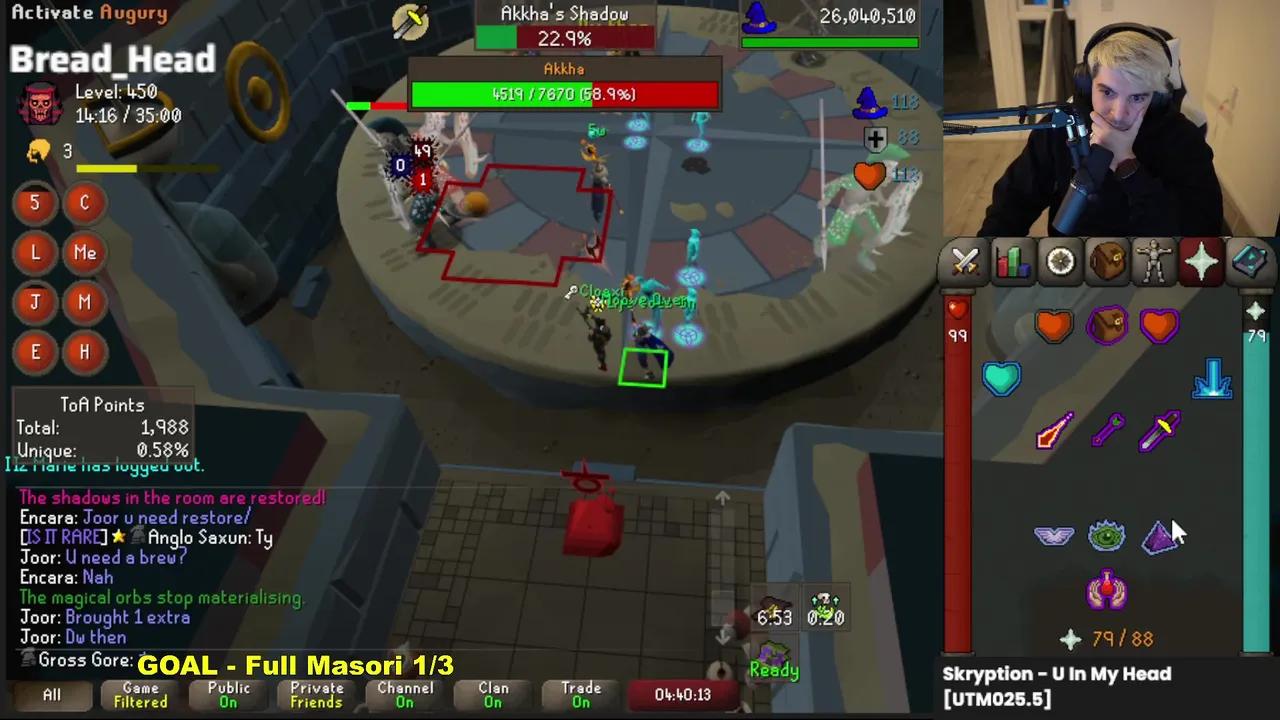Toggle Trade chat from On

[581, 694]
